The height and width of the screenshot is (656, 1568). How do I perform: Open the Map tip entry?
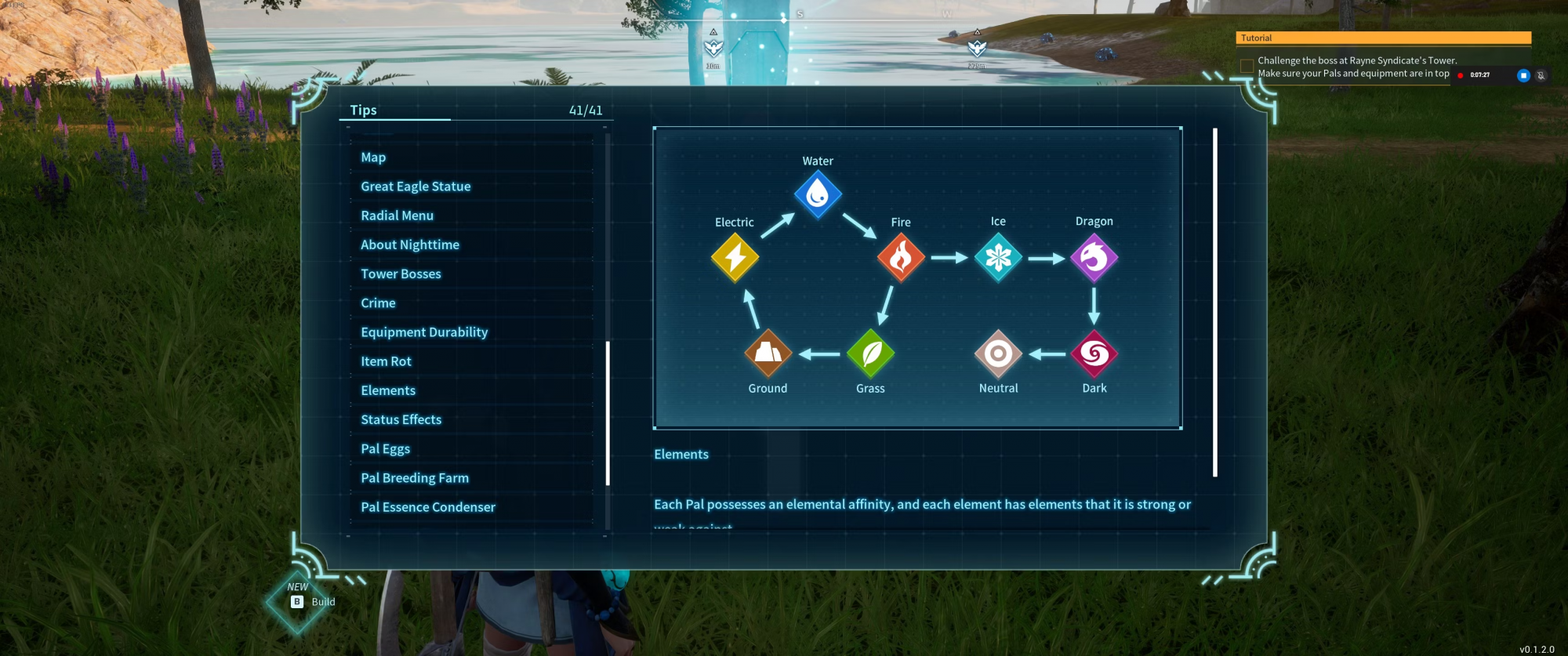pos(374,158)
